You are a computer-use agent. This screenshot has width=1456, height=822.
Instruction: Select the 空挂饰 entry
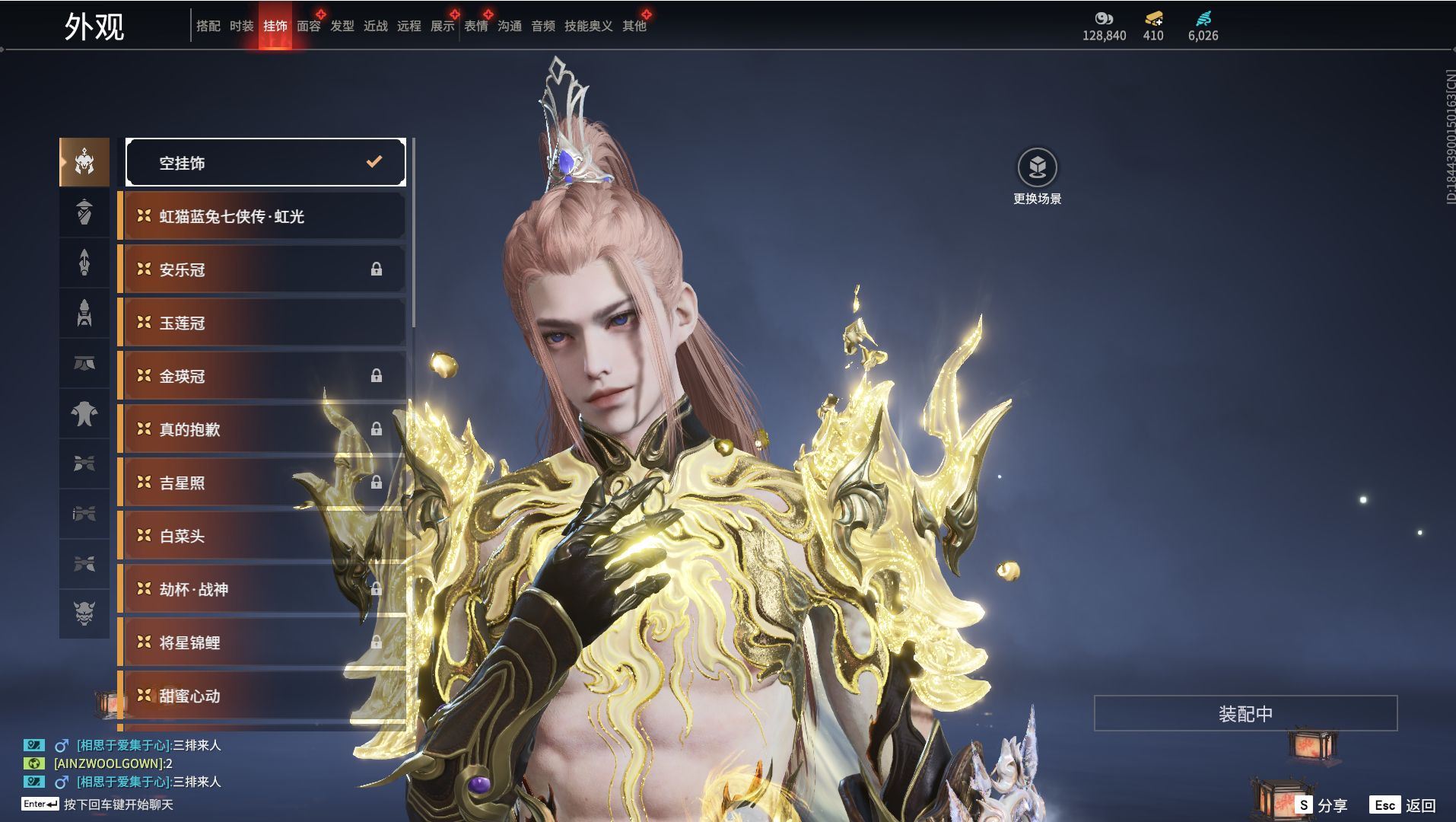[x=265, y=162]
